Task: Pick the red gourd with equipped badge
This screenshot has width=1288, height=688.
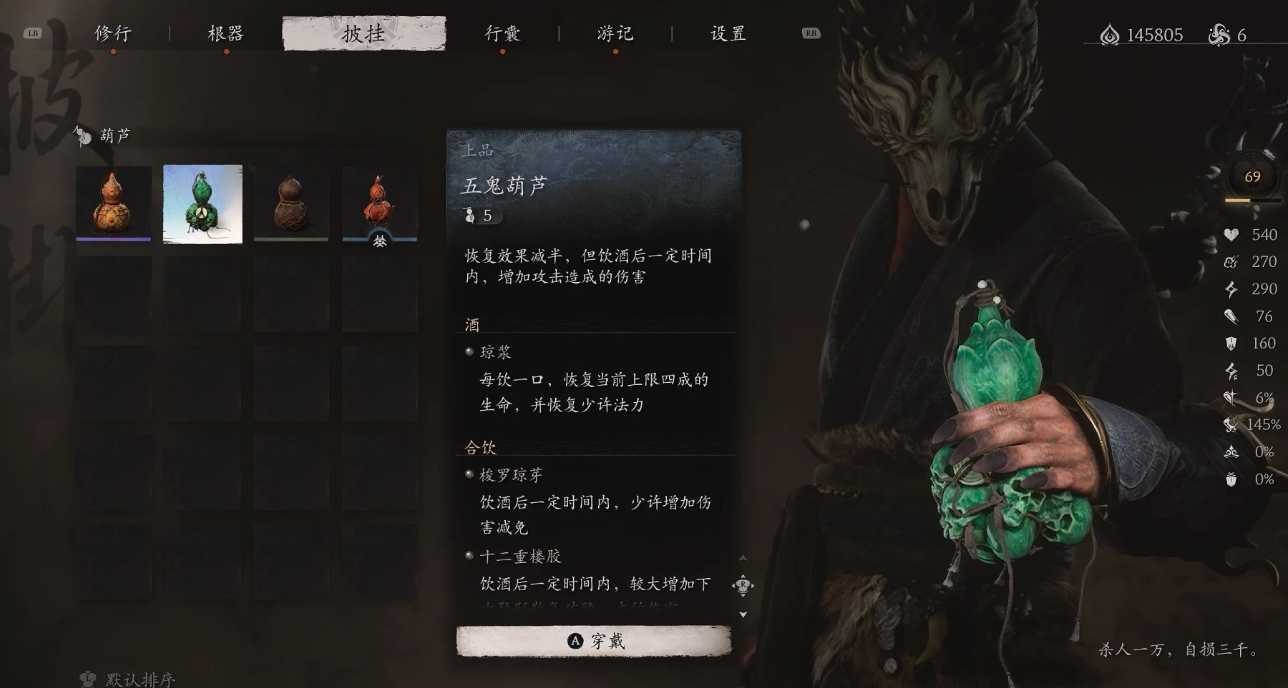Action: [x=379, y=203]
